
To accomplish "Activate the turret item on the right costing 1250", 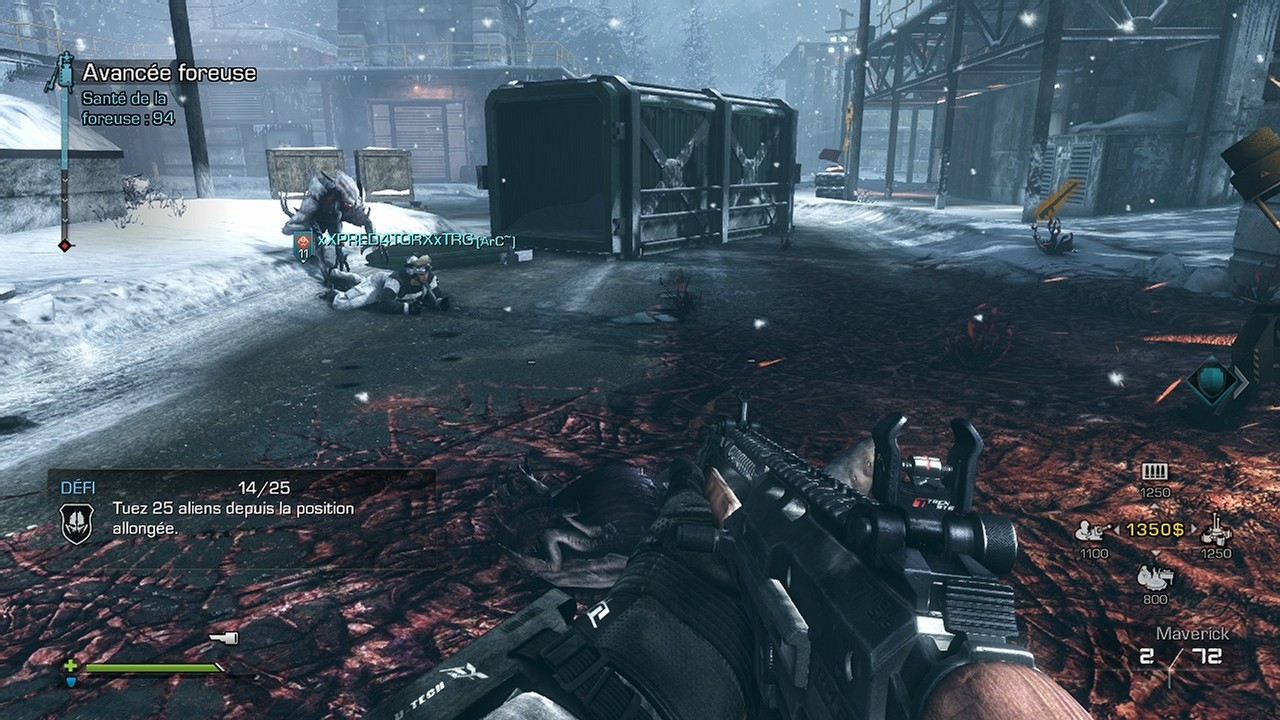I will (x=1216, y=529).
